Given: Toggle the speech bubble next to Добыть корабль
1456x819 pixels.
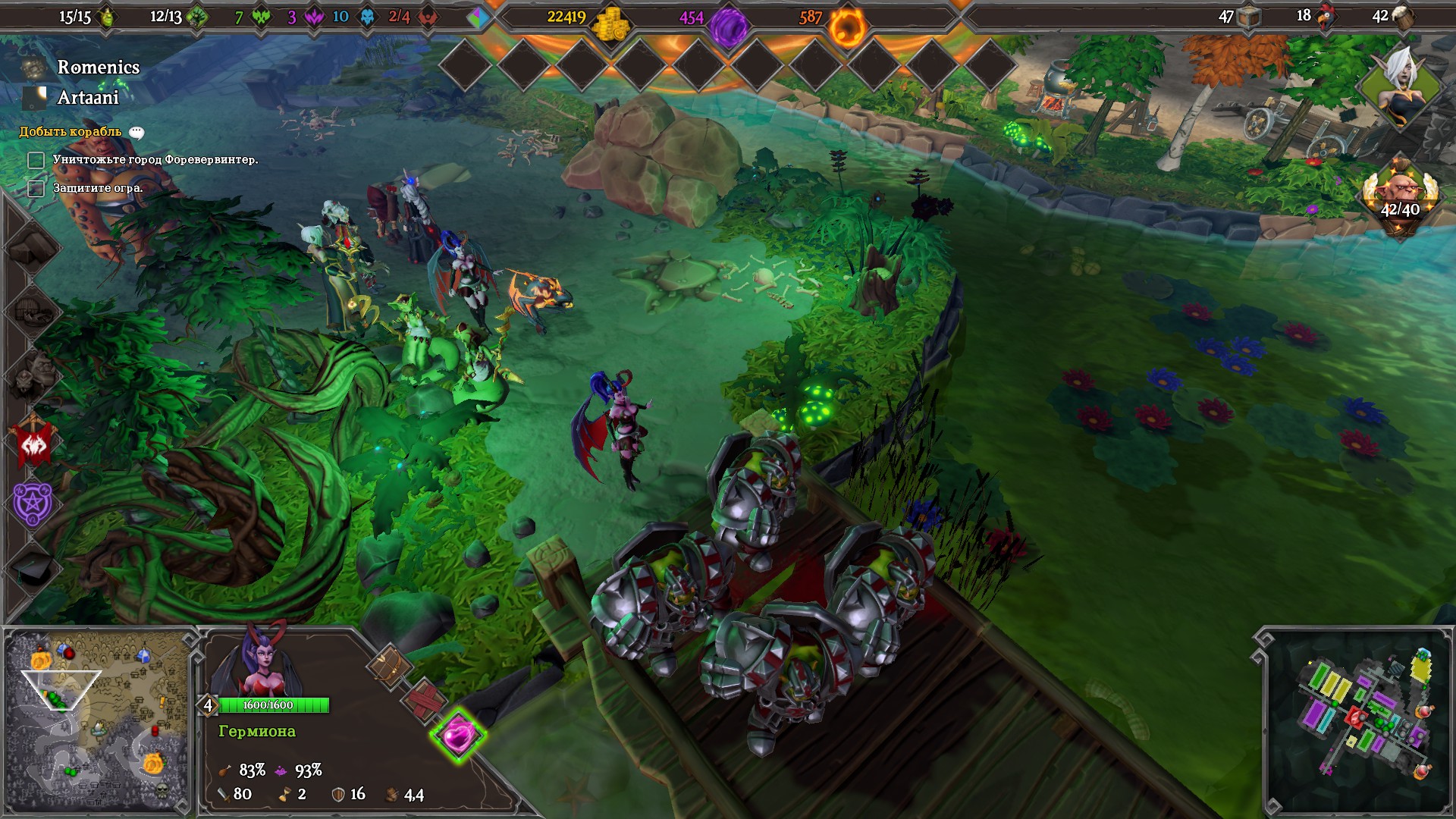Looking at the screenshot, I should 136,130.
